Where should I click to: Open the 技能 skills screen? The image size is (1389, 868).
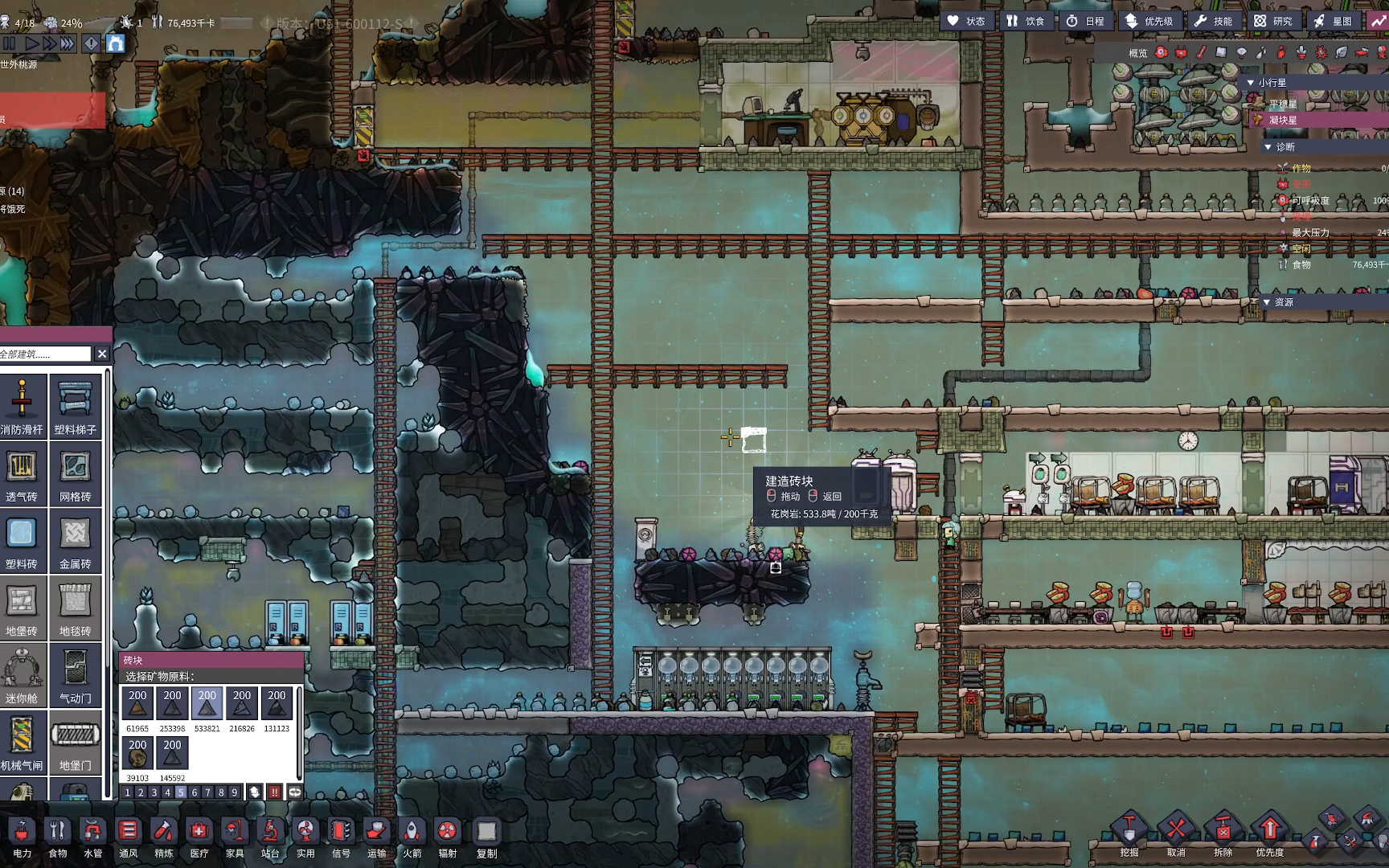(1213, 21)
